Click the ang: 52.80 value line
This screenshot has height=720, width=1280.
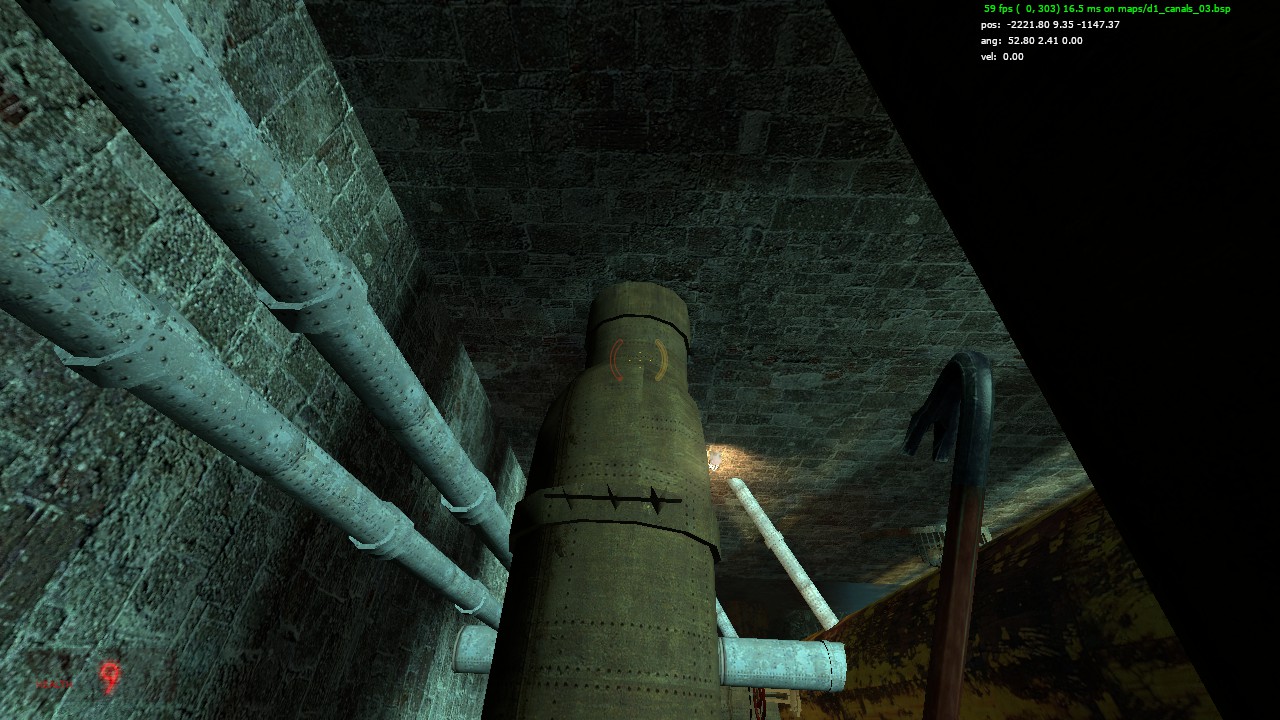(1030, 42)
